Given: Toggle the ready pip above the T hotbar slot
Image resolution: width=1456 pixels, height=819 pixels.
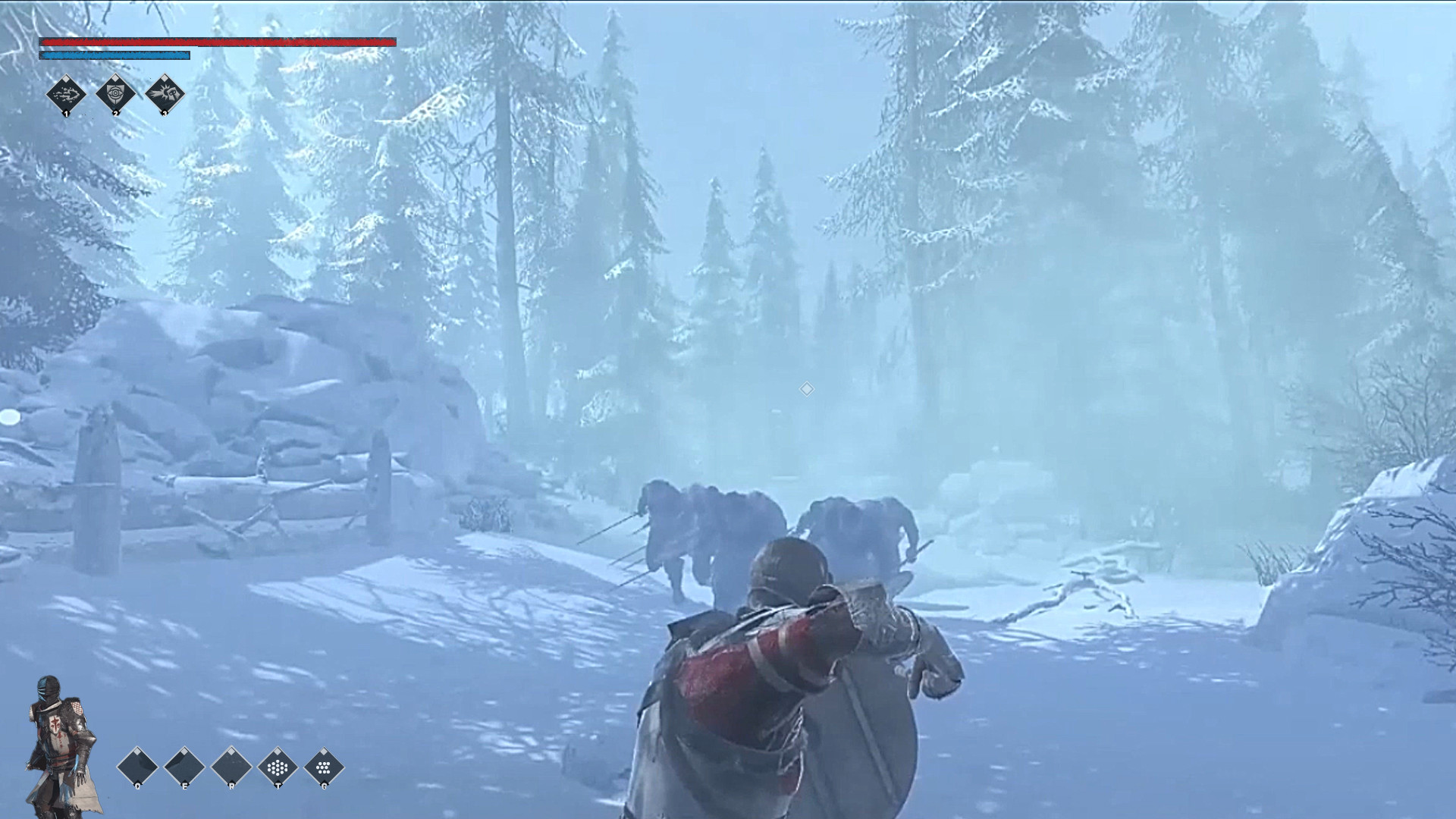Looking at the screenshot, I should point(278,751).
